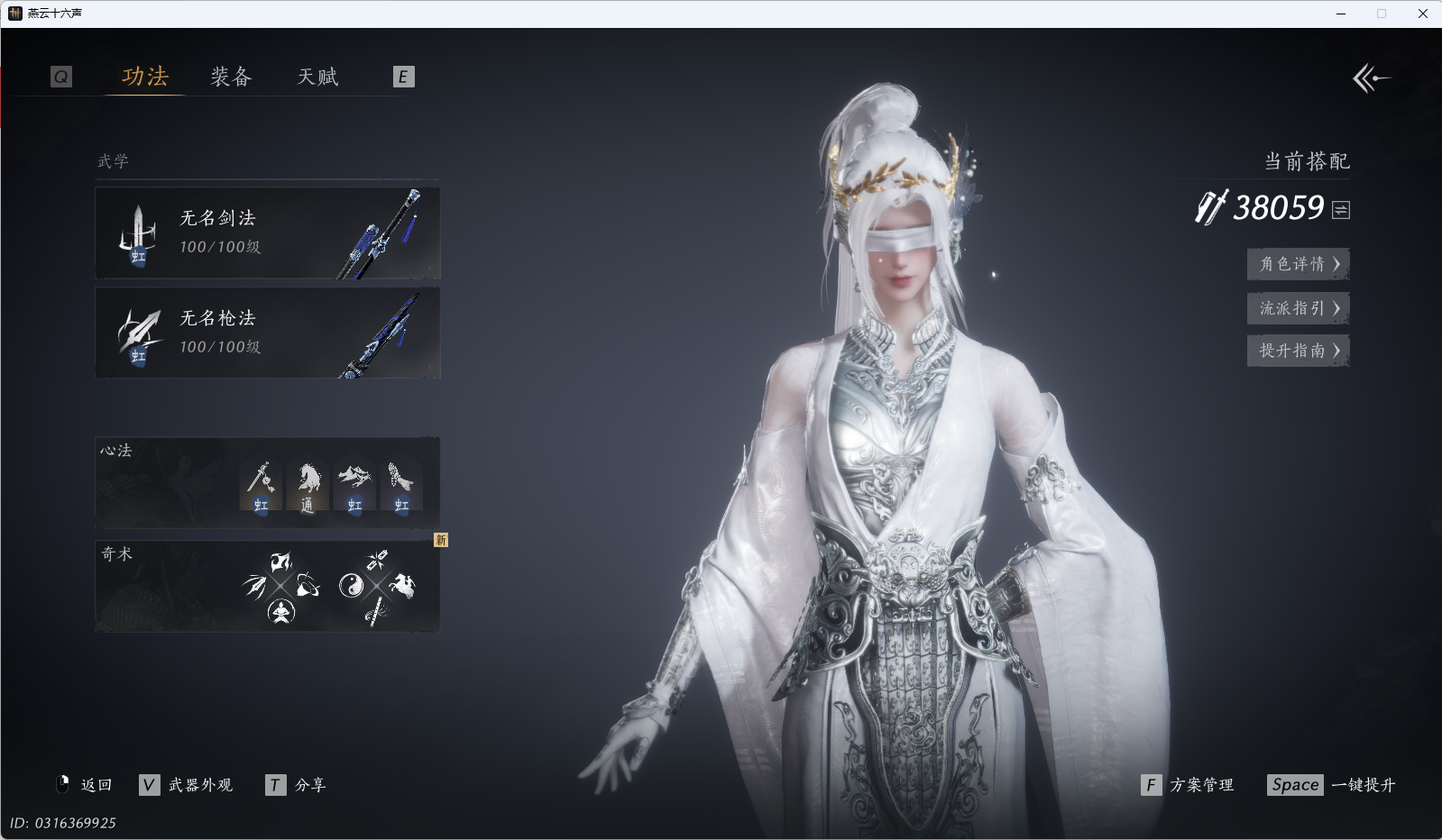Close the game window
This screenshot has height=840, width=1442.
[1423, 14]
